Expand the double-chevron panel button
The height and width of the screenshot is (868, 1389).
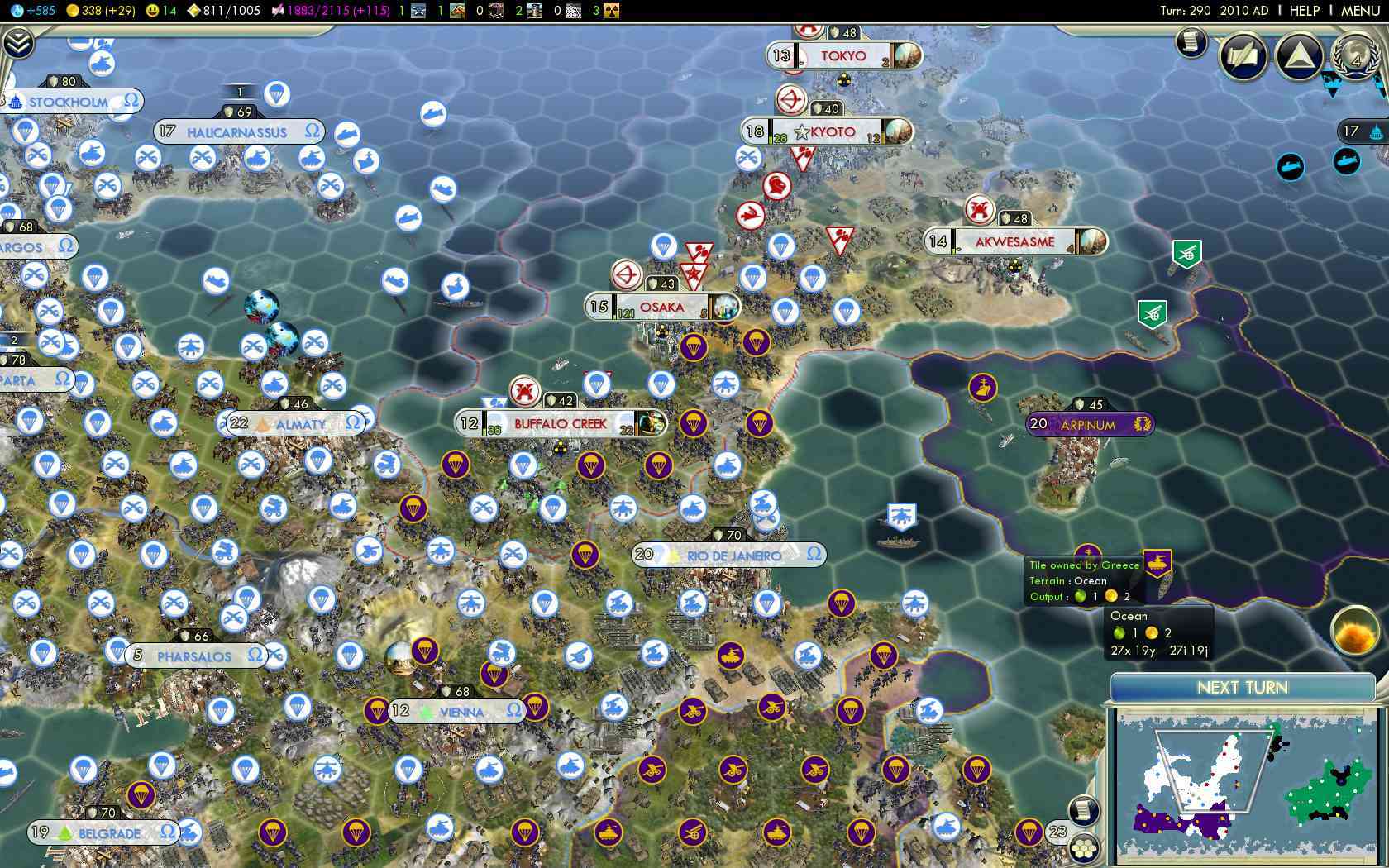coord(17,43)
